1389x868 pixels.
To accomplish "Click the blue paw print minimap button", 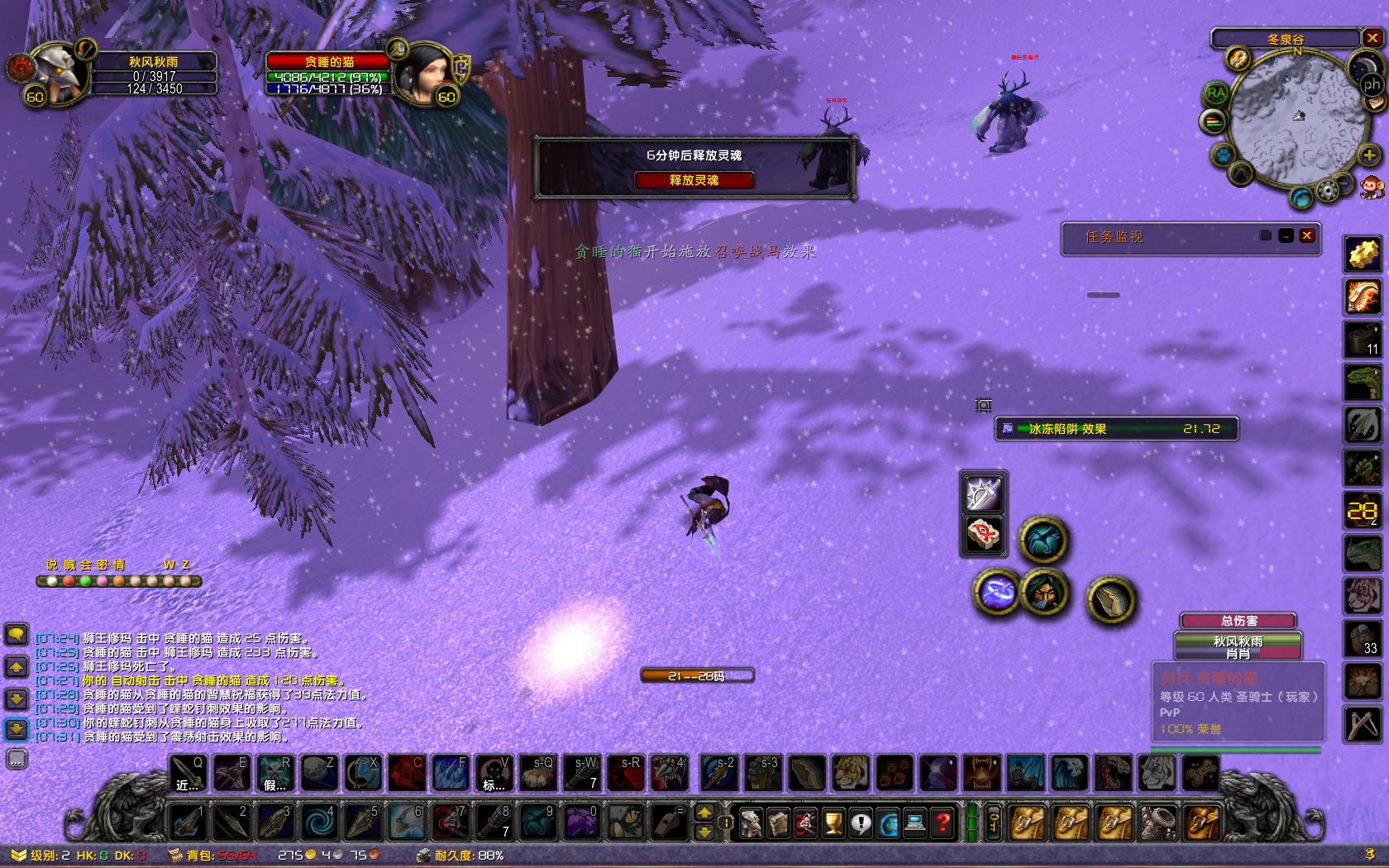I will (1222, 155).
